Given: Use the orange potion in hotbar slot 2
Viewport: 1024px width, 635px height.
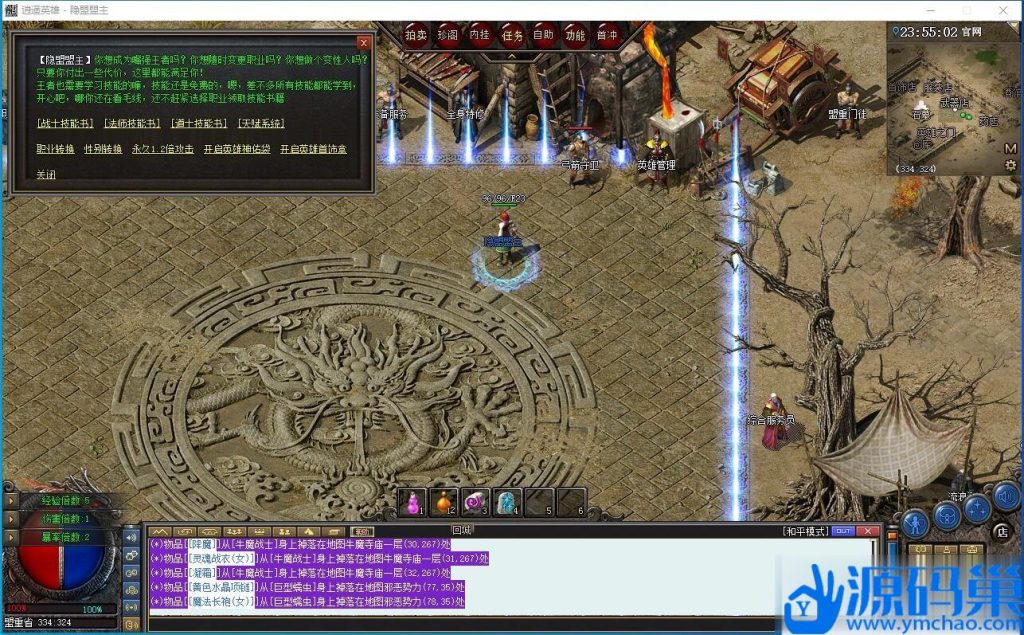Looking at the screenshot, I should coord(444,502).
